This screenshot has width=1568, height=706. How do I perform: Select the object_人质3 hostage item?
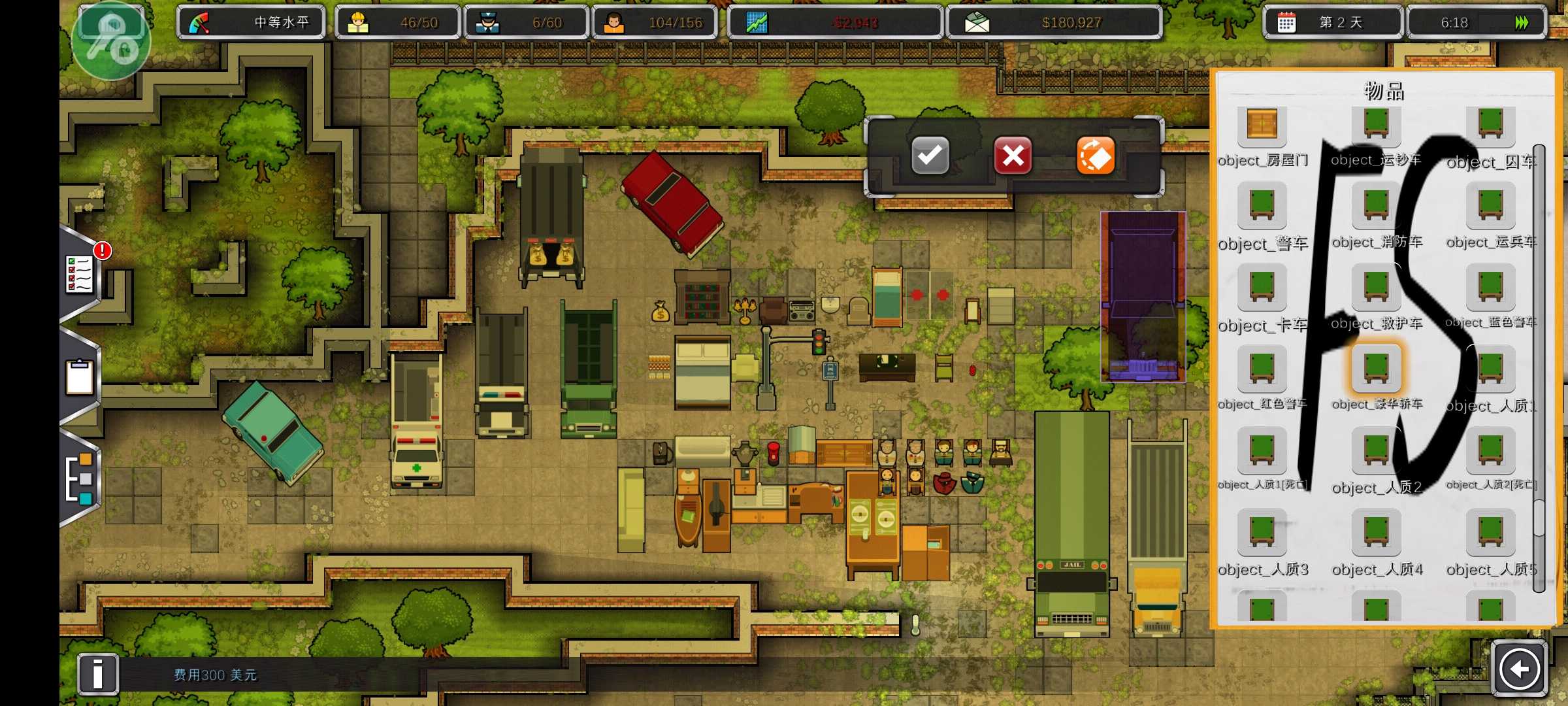click(1262, 533)
